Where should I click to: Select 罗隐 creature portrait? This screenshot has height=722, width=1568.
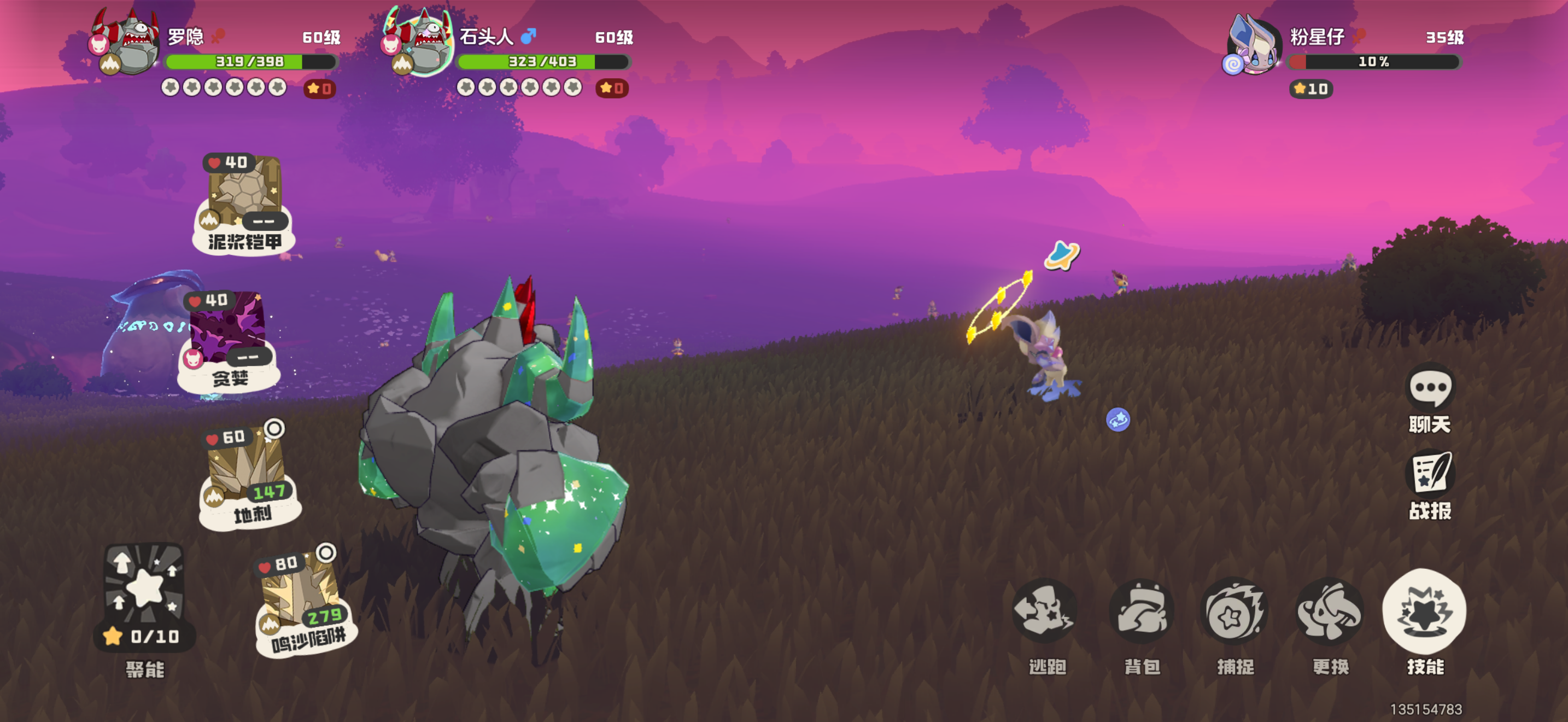(x=127, y=44)
